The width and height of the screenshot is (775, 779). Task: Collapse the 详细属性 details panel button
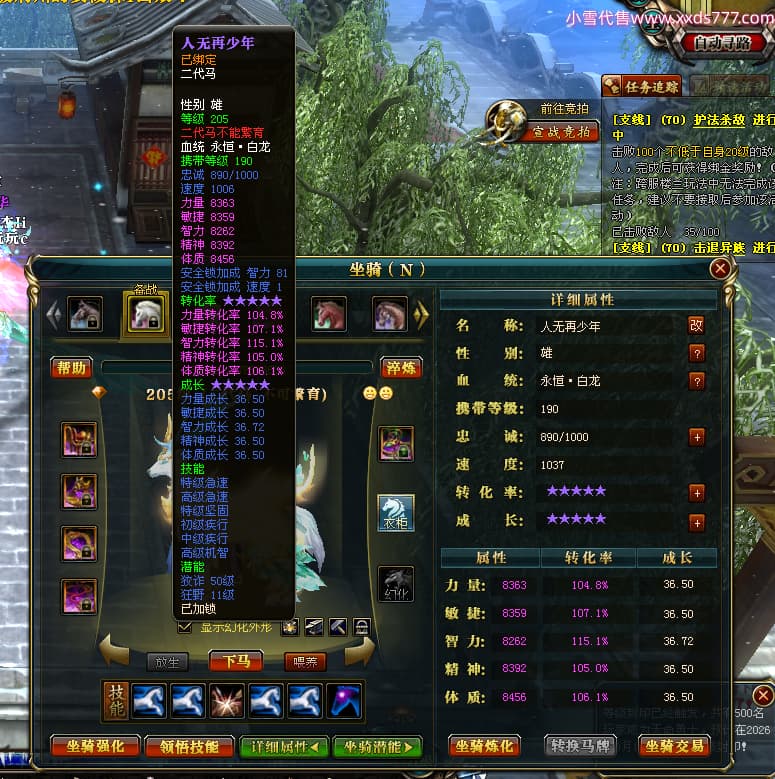(284, 746)
